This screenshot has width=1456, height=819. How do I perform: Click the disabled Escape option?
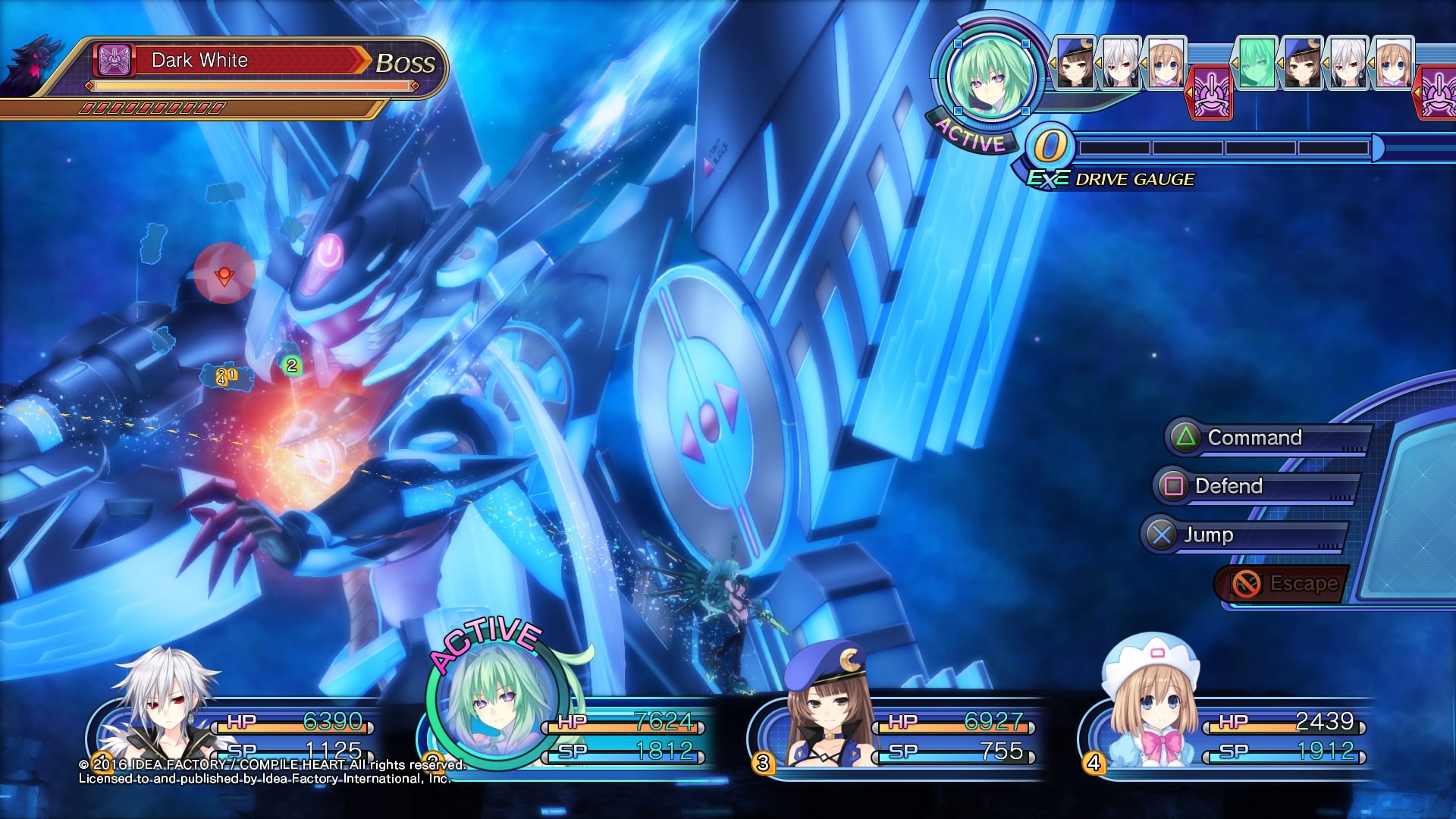pos(1283,584)
